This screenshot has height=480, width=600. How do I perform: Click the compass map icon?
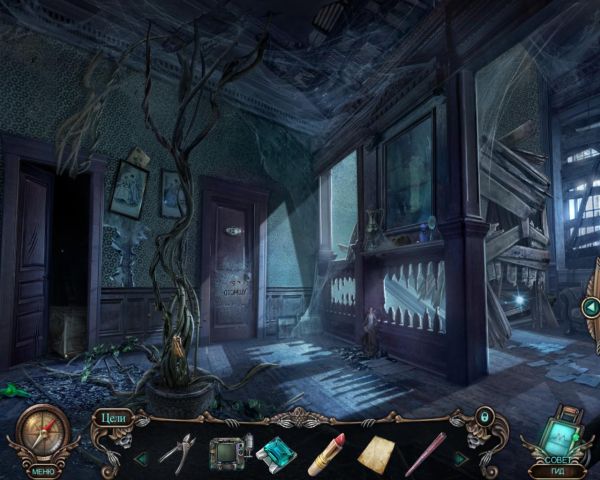(42, 432)
